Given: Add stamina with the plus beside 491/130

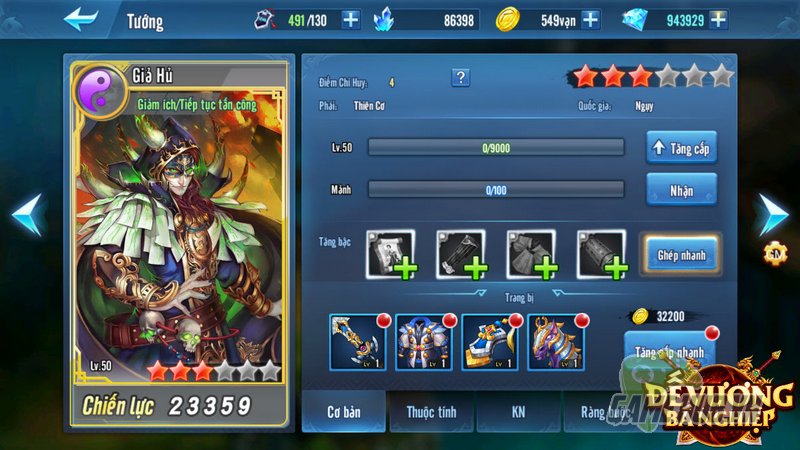Looking at the screenshot, I should click(x=350, y=19).
